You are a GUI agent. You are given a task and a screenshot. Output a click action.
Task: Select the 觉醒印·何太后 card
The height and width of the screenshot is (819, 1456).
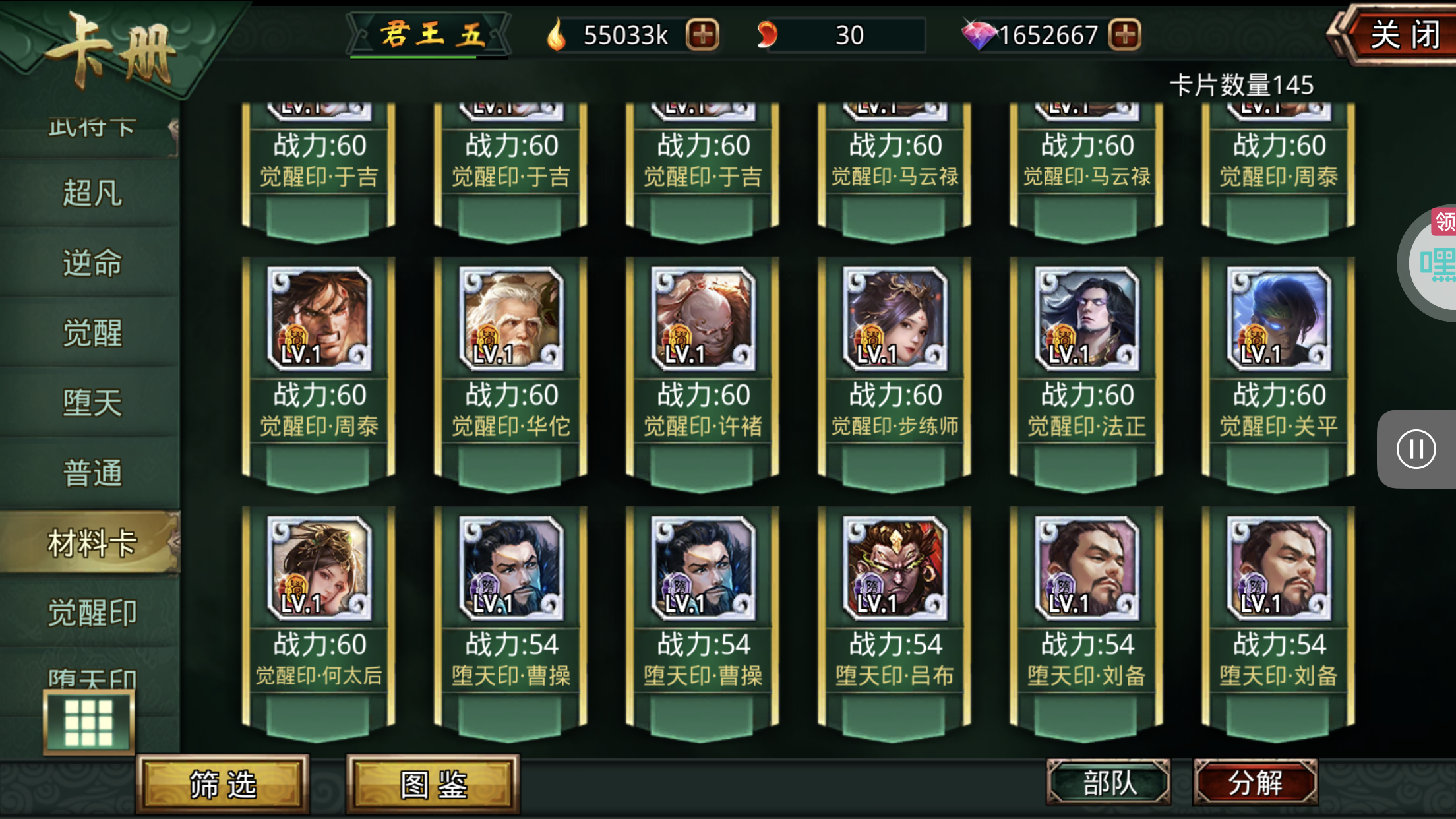coord(319,619)
